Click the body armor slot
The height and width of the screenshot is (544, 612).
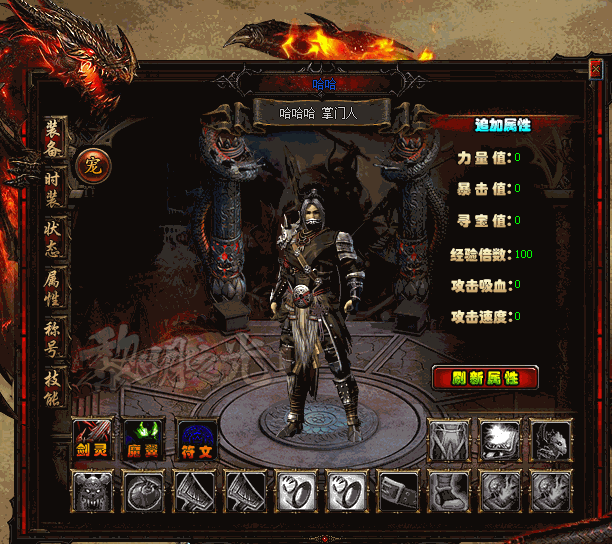pyautogui.click(x=449, y=439)
